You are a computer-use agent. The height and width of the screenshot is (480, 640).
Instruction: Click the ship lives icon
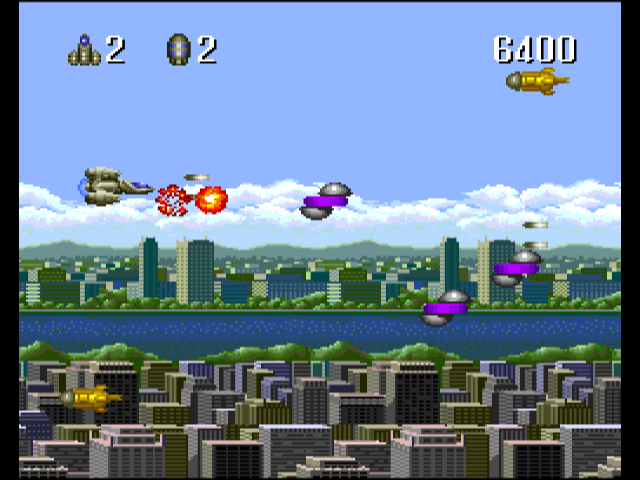click(x=84, y=50)
